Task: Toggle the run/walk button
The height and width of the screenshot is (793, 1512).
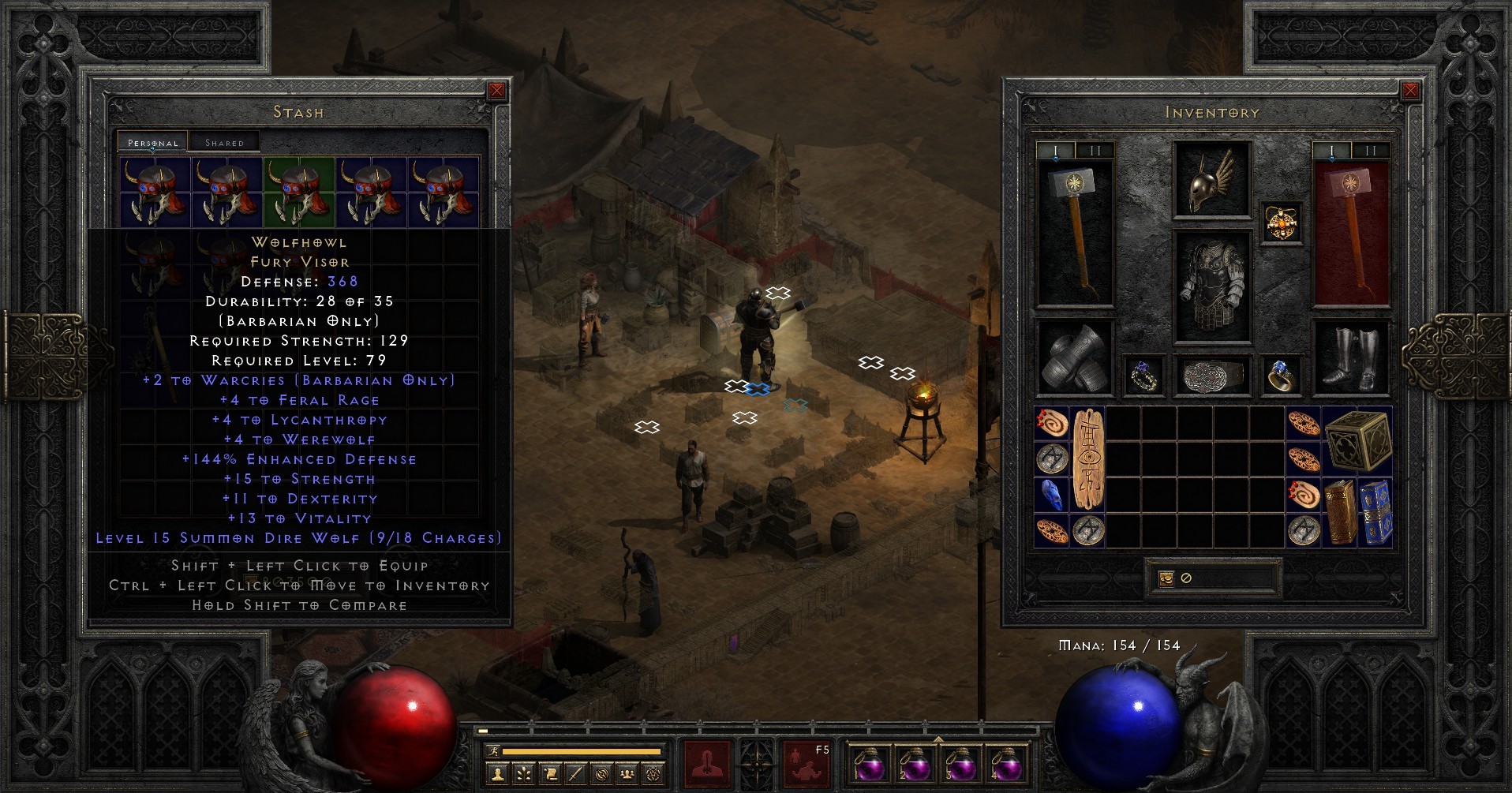Action: point(493,751)
